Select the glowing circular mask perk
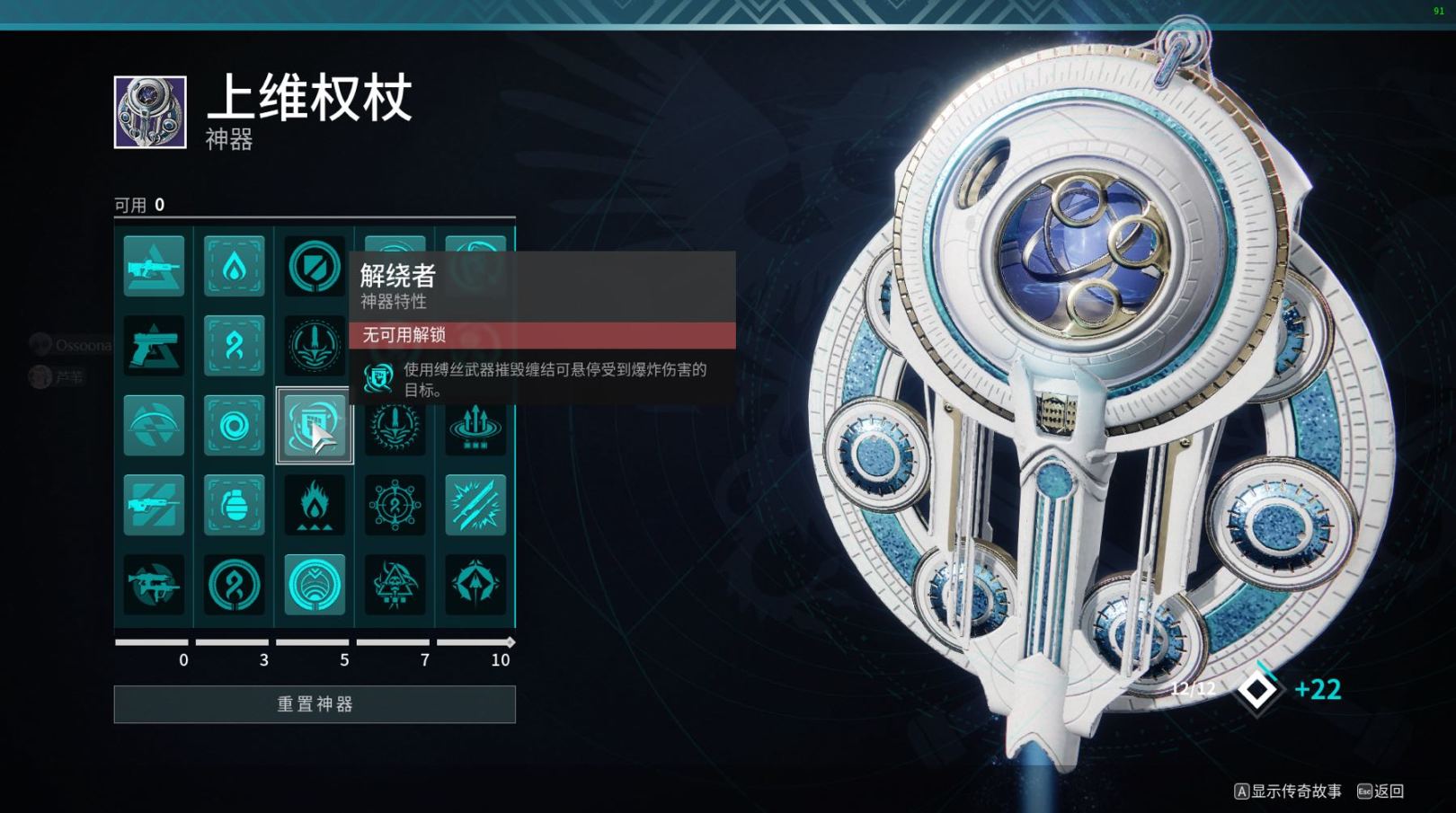Screen dimensions: 1456x813 pos(315,585)
